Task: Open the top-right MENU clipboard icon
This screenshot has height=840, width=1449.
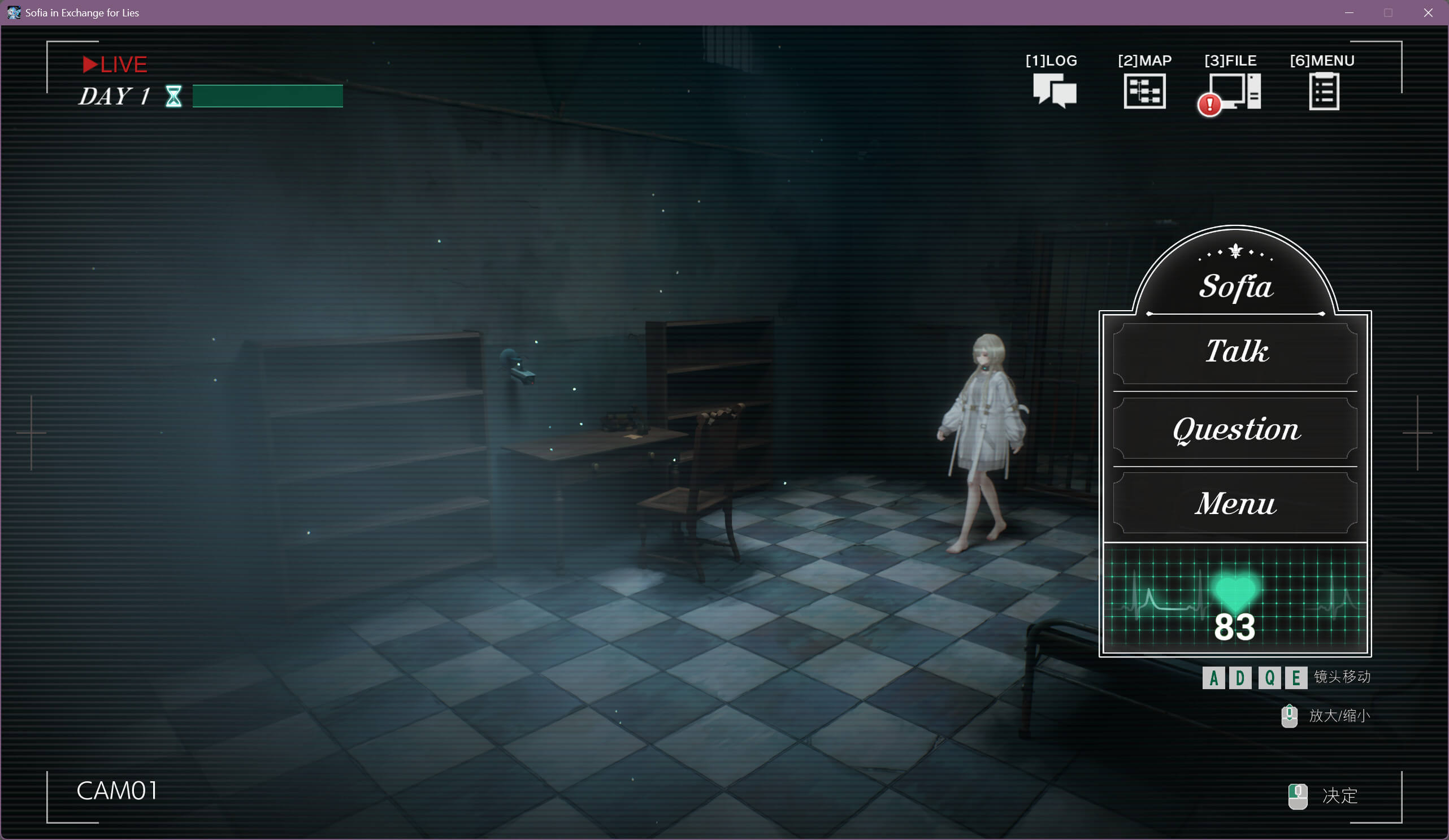Action: click(x=1324, y=92)
